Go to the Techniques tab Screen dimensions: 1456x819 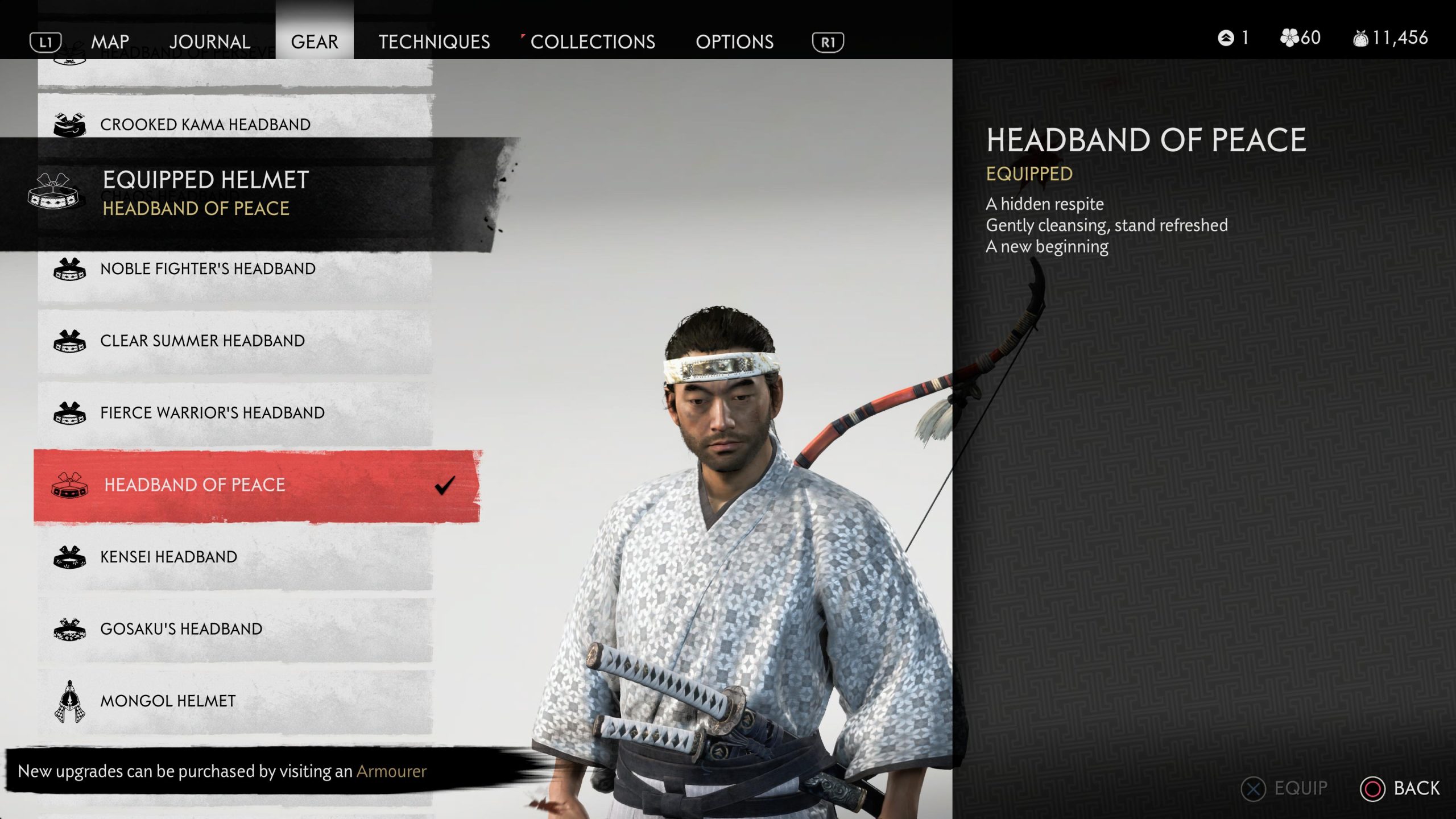(434, 42)
